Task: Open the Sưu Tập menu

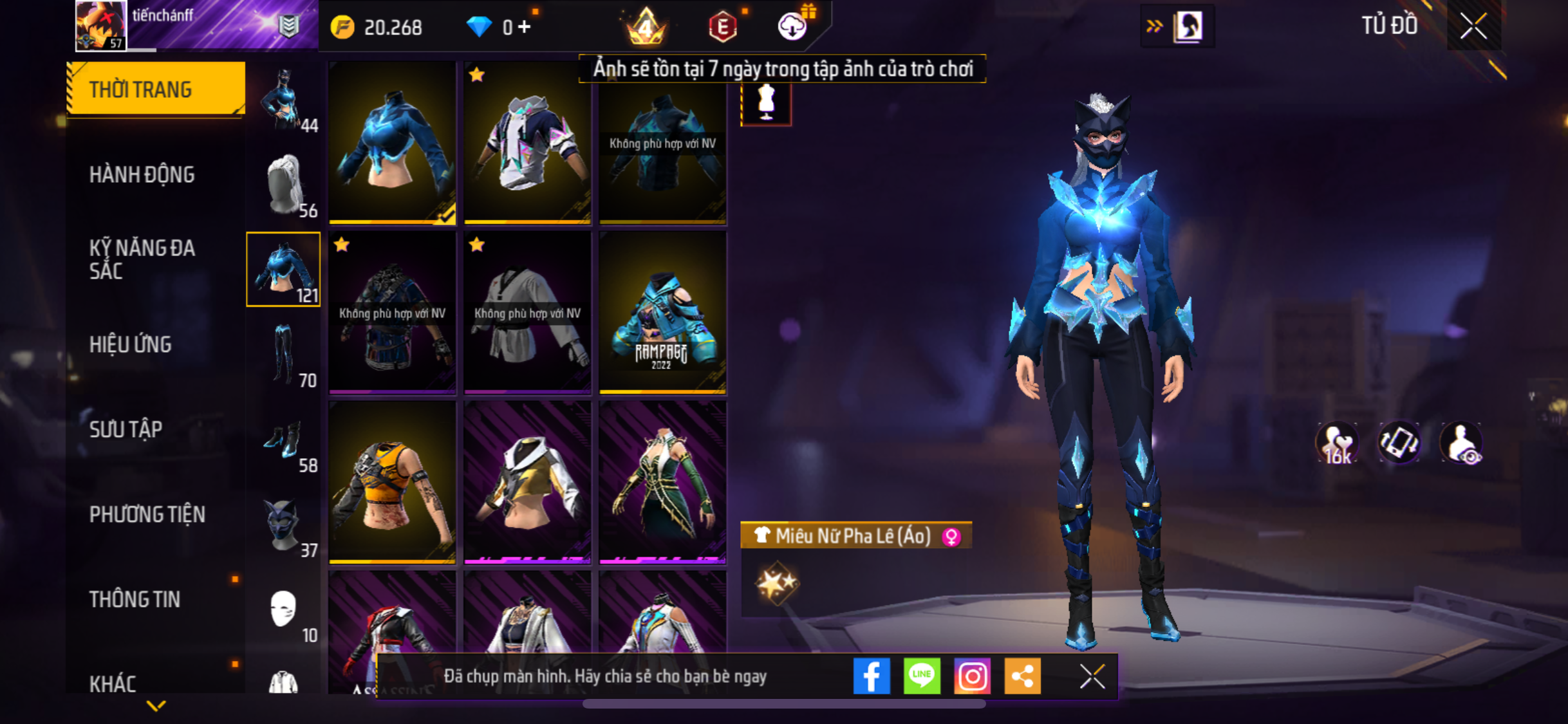Action: [126, 429]
